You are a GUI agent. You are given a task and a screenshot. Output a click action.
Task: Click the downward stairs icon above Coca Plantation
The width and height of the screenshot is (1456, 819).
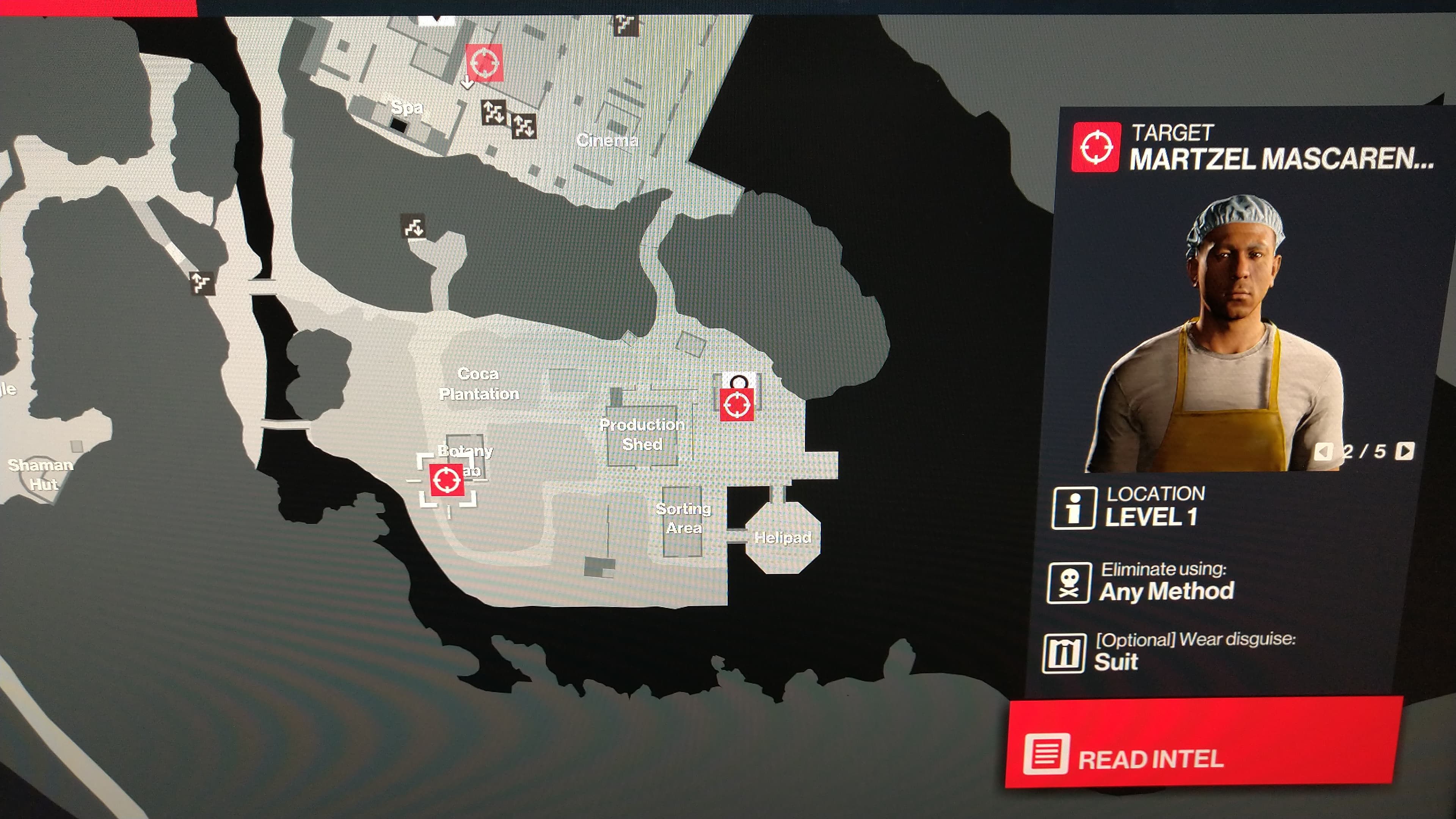pos(413,227)
